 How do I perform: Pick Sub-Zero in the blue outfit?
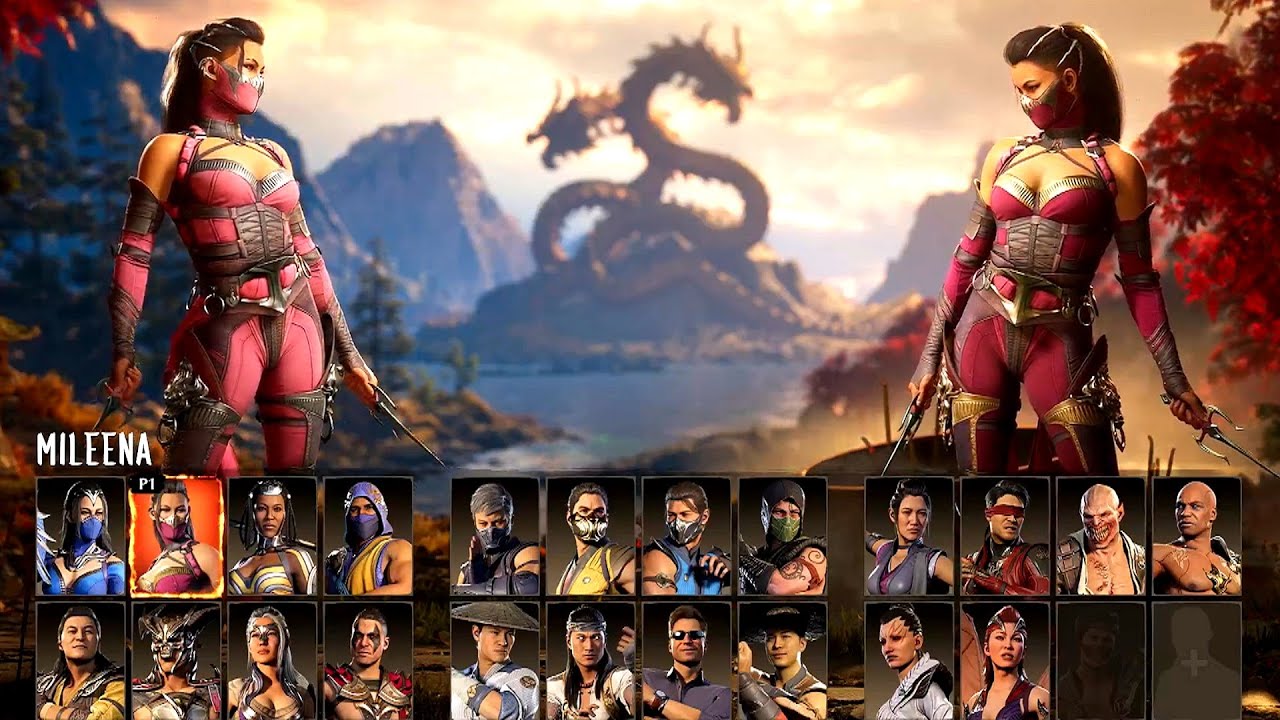tap(687, 537)
